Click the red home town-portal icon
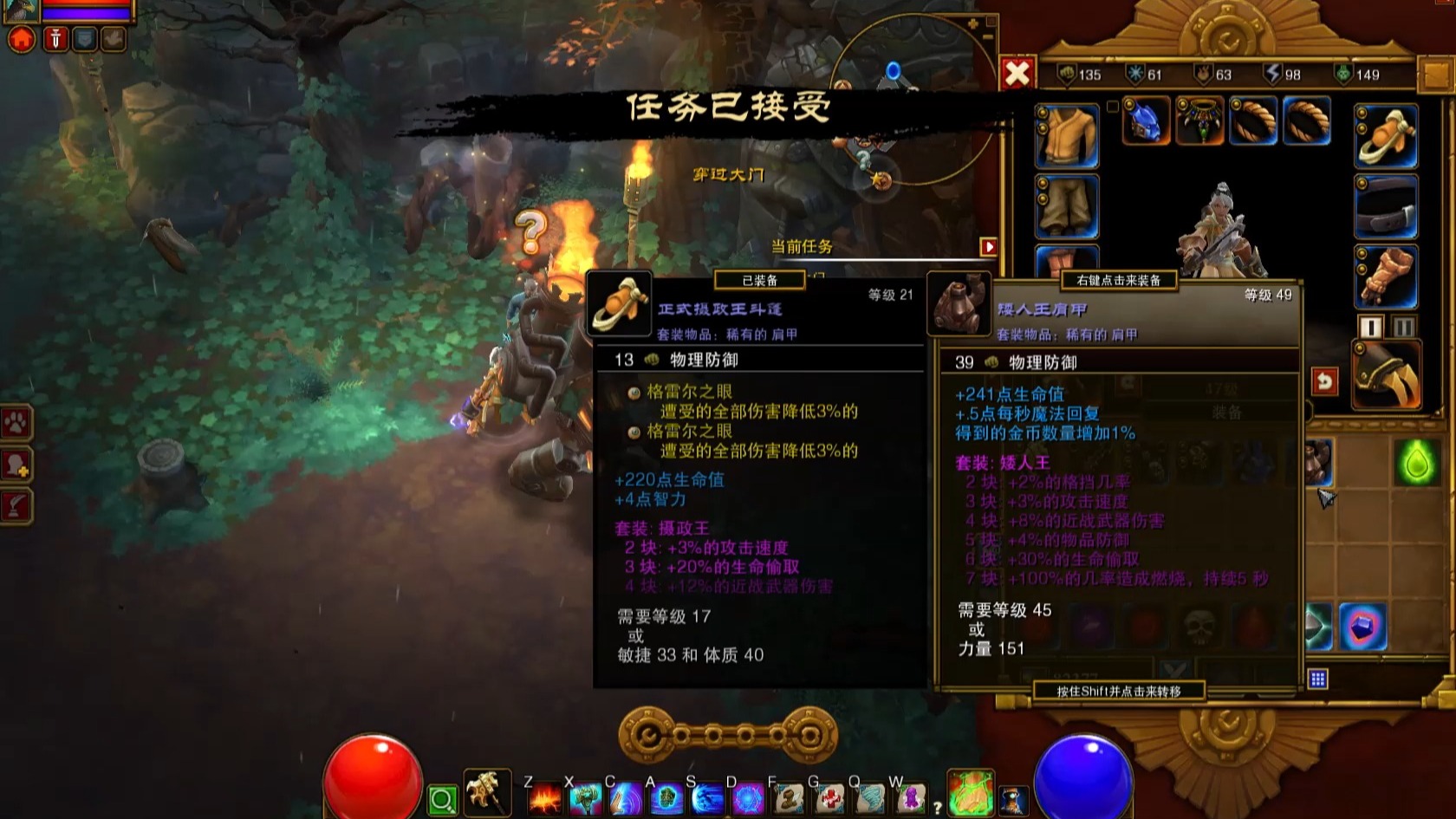The height and width of the screenshot is (819, 1456). click(x=22, y=39)
